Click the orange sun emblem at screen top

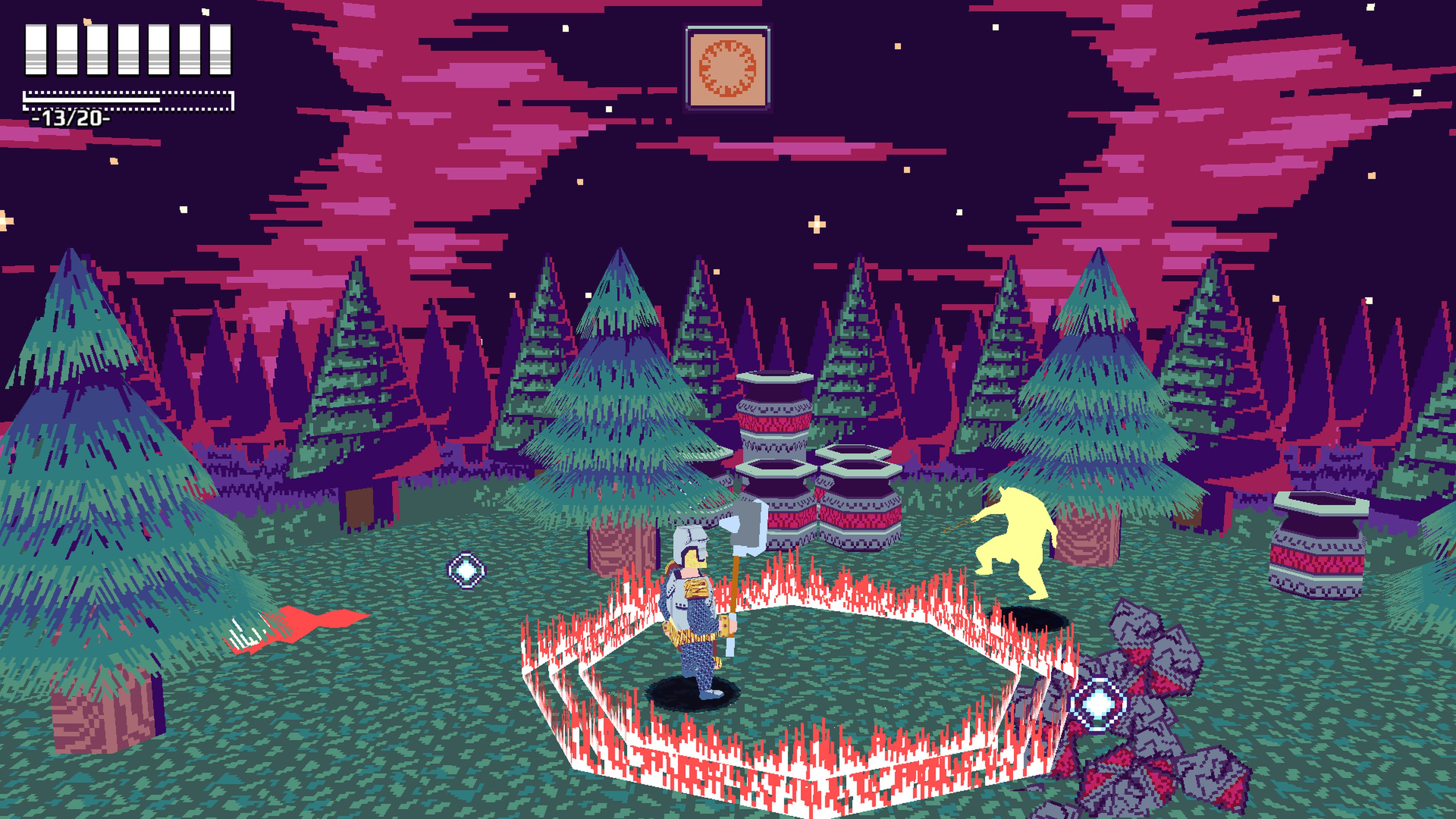pyautogui.click(x=728, y=67)
